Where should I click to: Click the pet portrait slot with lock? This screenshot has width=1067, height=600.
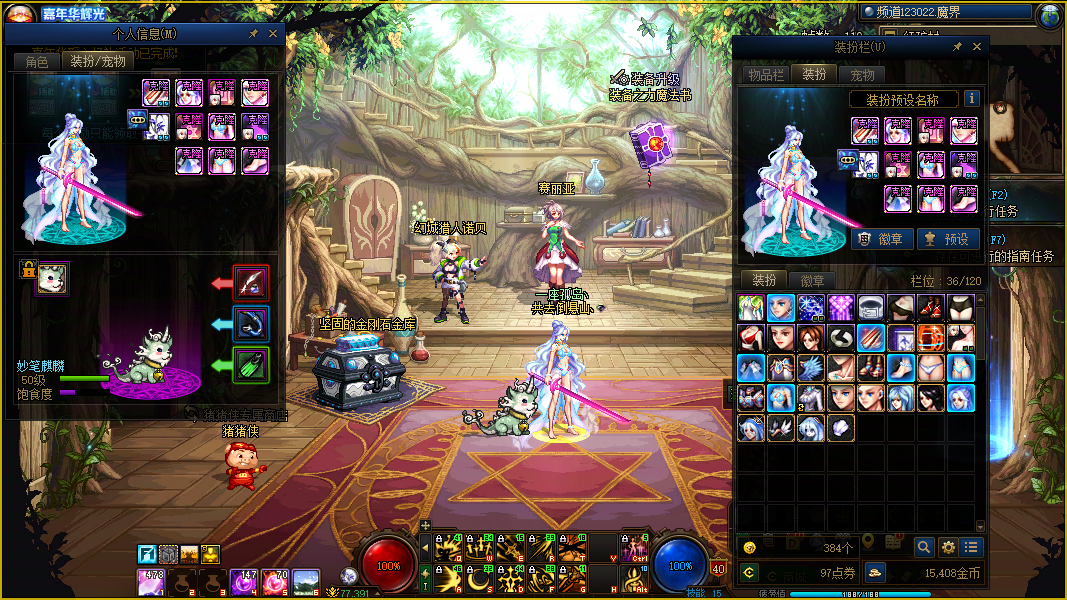[x=51, y=280]
